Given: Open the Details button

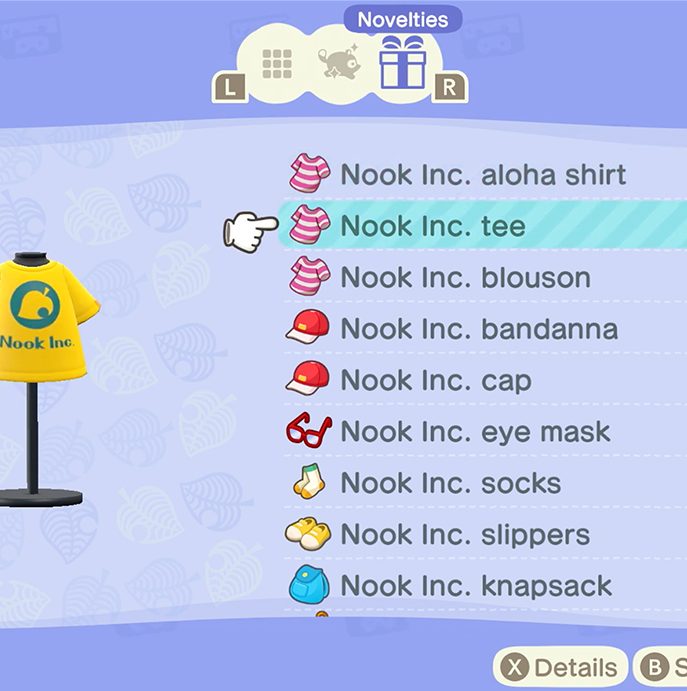Looking at the screenshot, I should pyautogui.click(x=562, y=667).
